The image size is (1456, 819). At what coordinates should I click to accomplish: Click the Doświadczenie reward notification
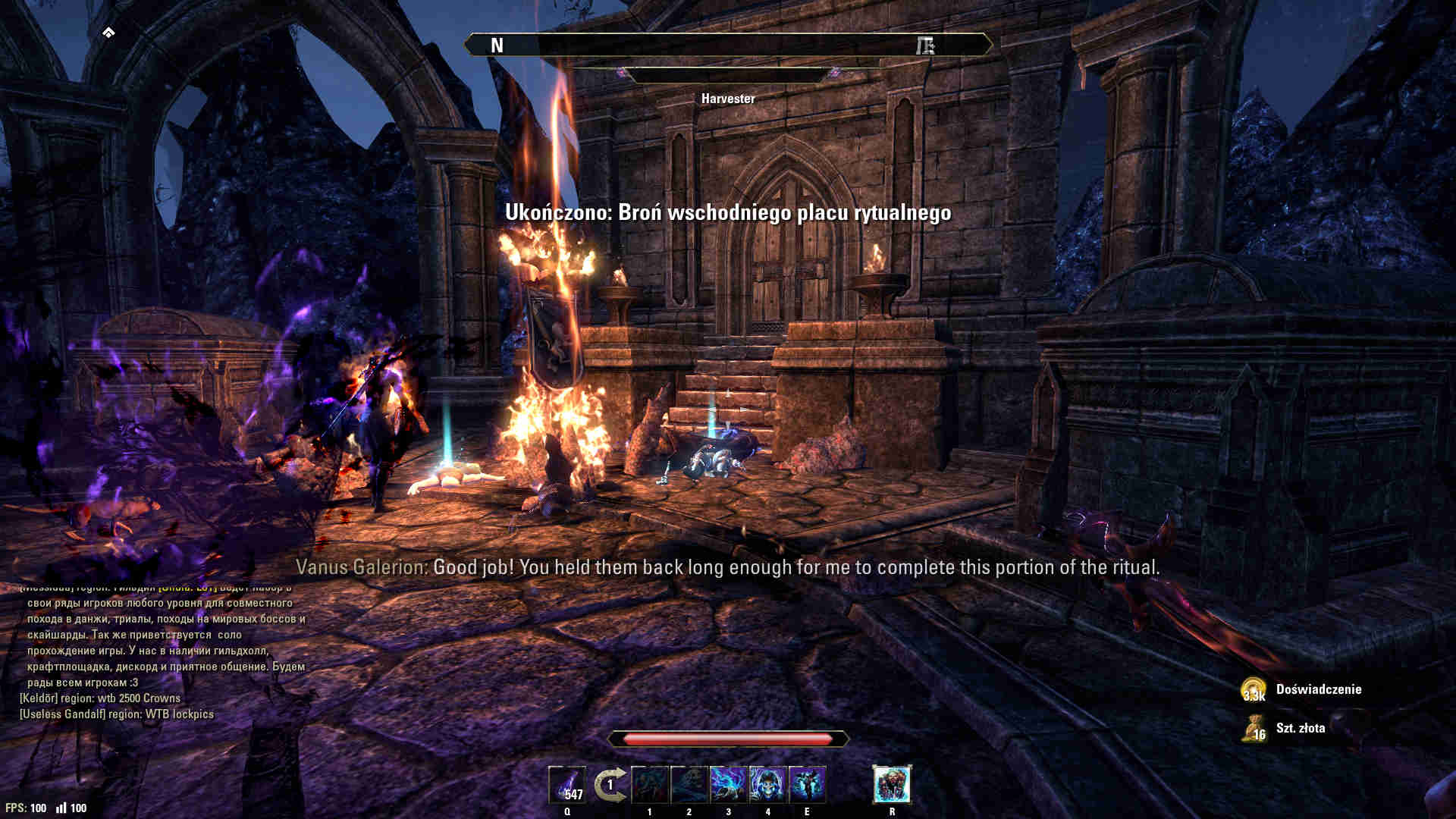pos(1318,689)
